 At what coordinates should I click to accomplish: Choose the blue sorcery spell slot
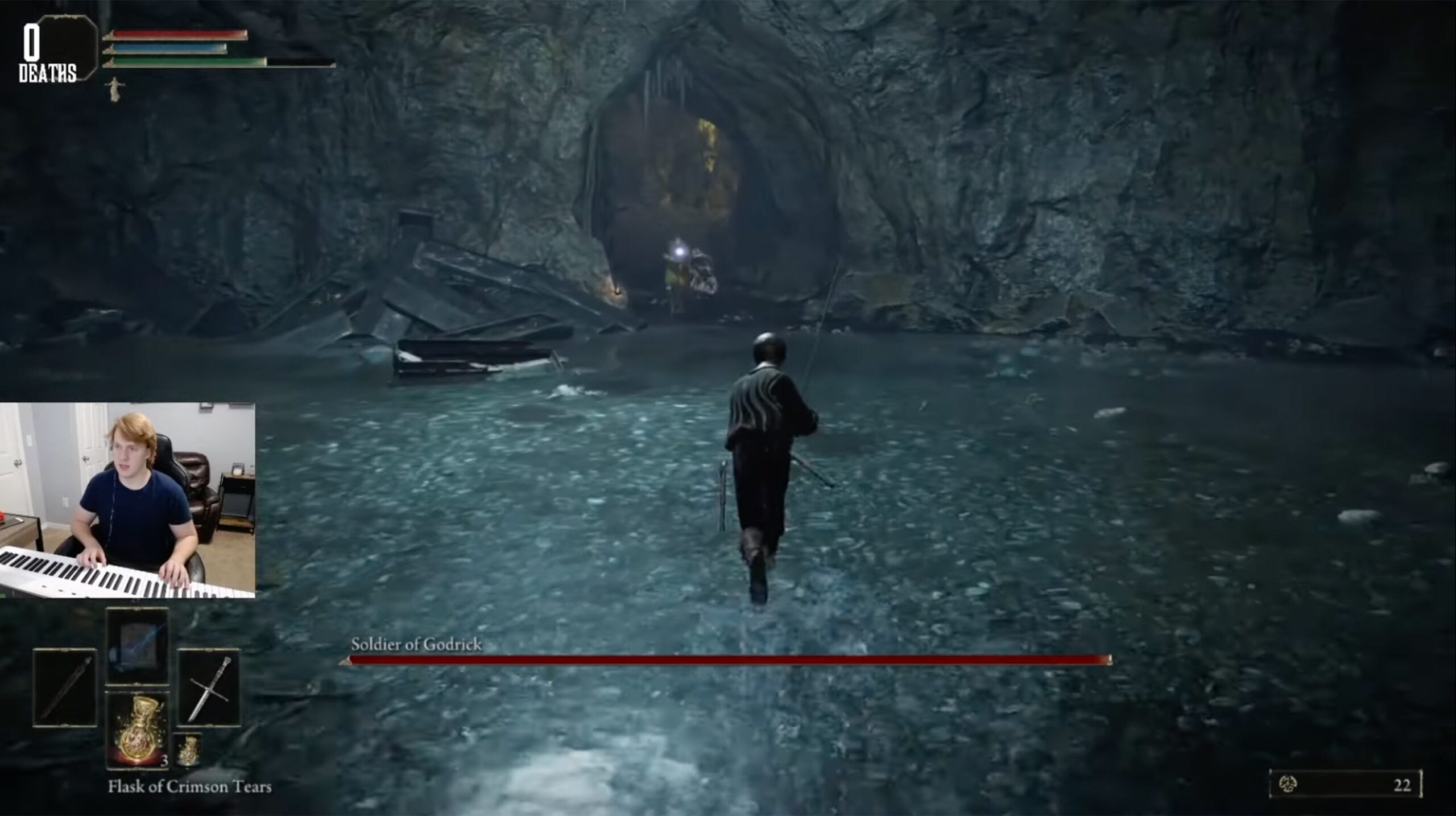click(137, 646)
